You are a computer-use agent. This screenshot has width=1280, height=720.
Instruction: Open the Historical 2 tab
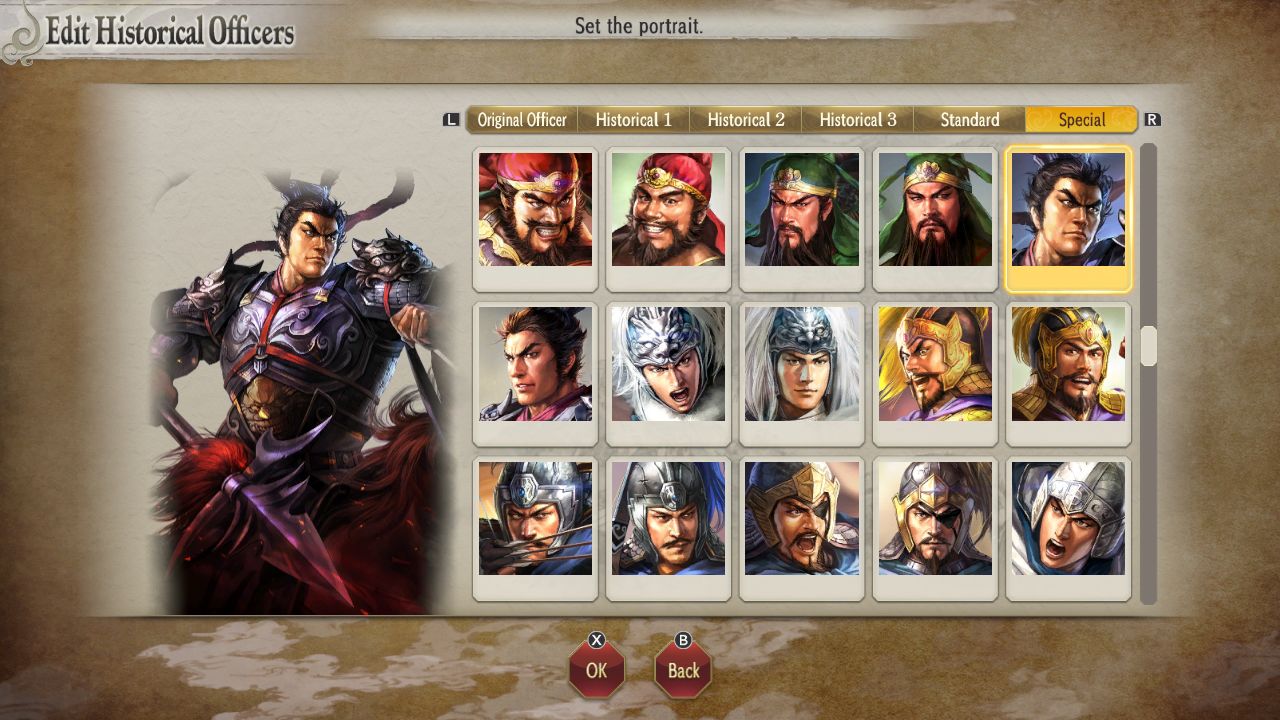coord(746,119)
